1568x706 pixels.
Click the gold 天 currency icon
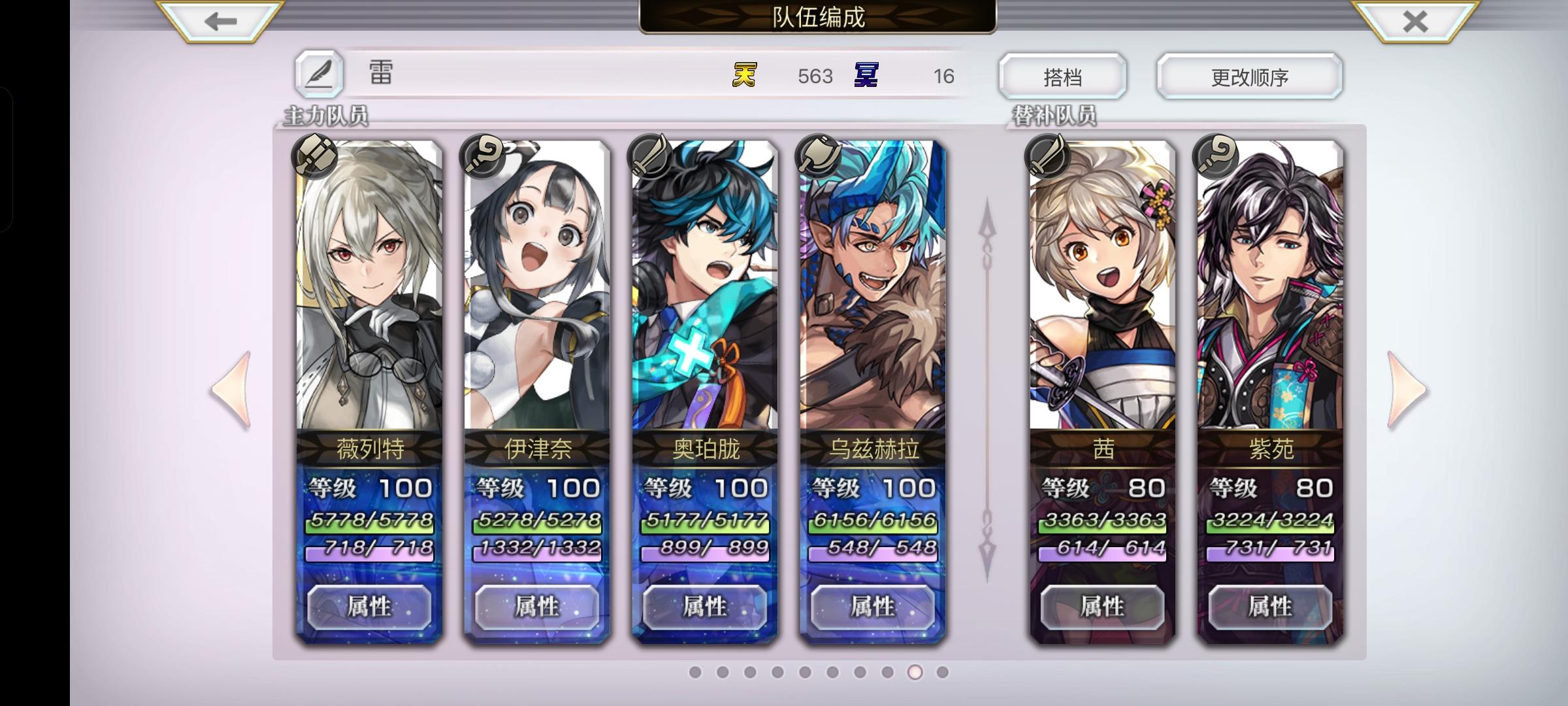(747, 76)
